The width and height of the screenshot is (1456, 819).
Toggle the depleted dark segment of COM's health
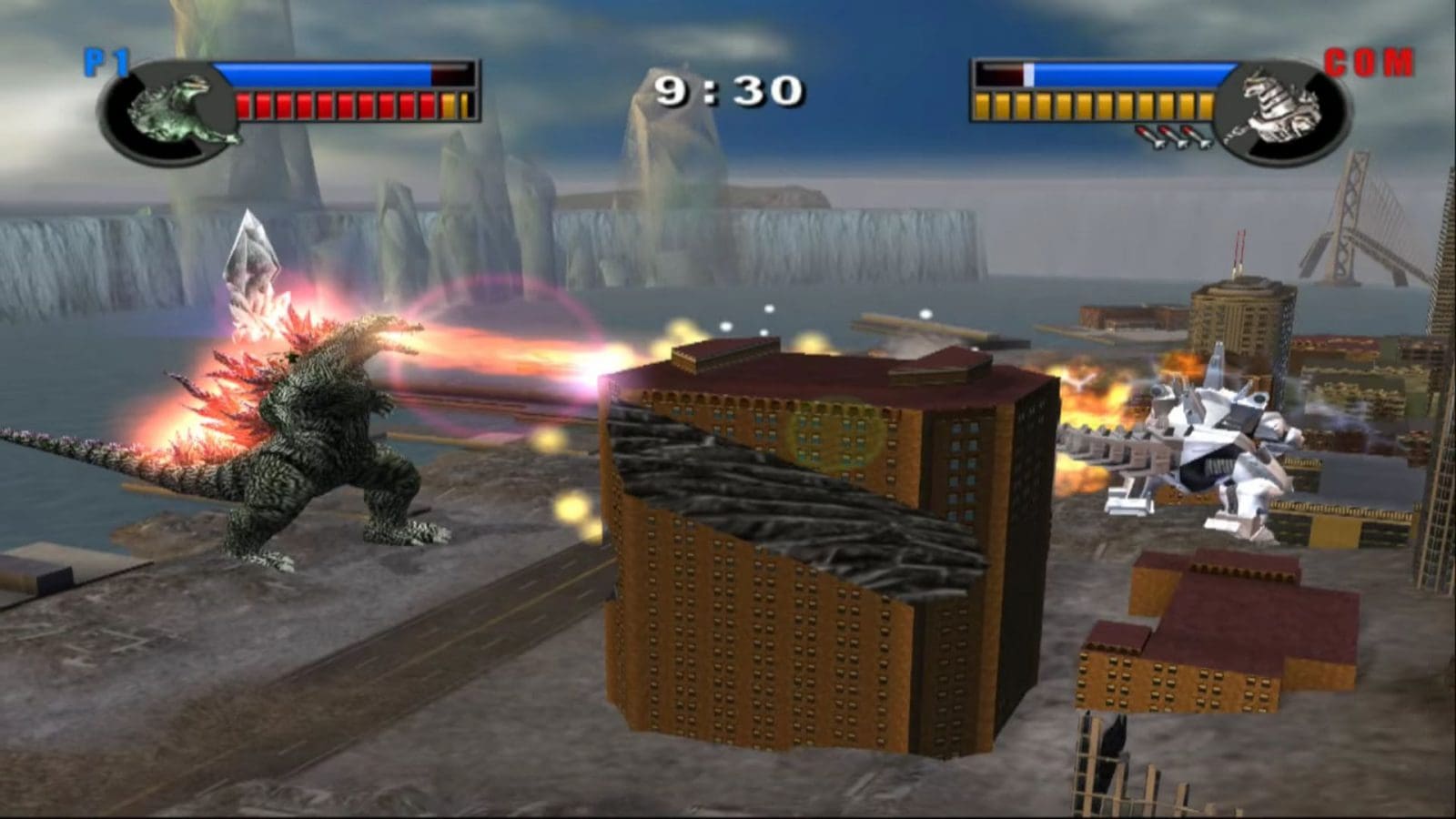(998, 73)
